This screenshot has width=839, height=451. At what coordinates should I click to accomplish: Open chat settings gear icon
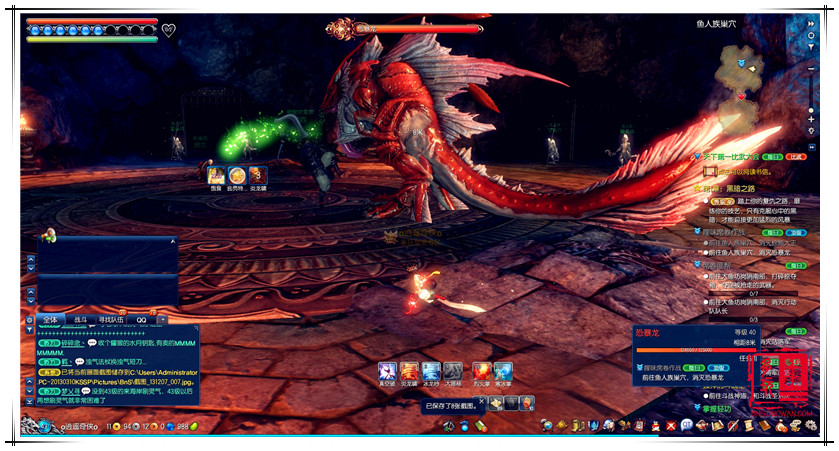click(x=30, y=320)
